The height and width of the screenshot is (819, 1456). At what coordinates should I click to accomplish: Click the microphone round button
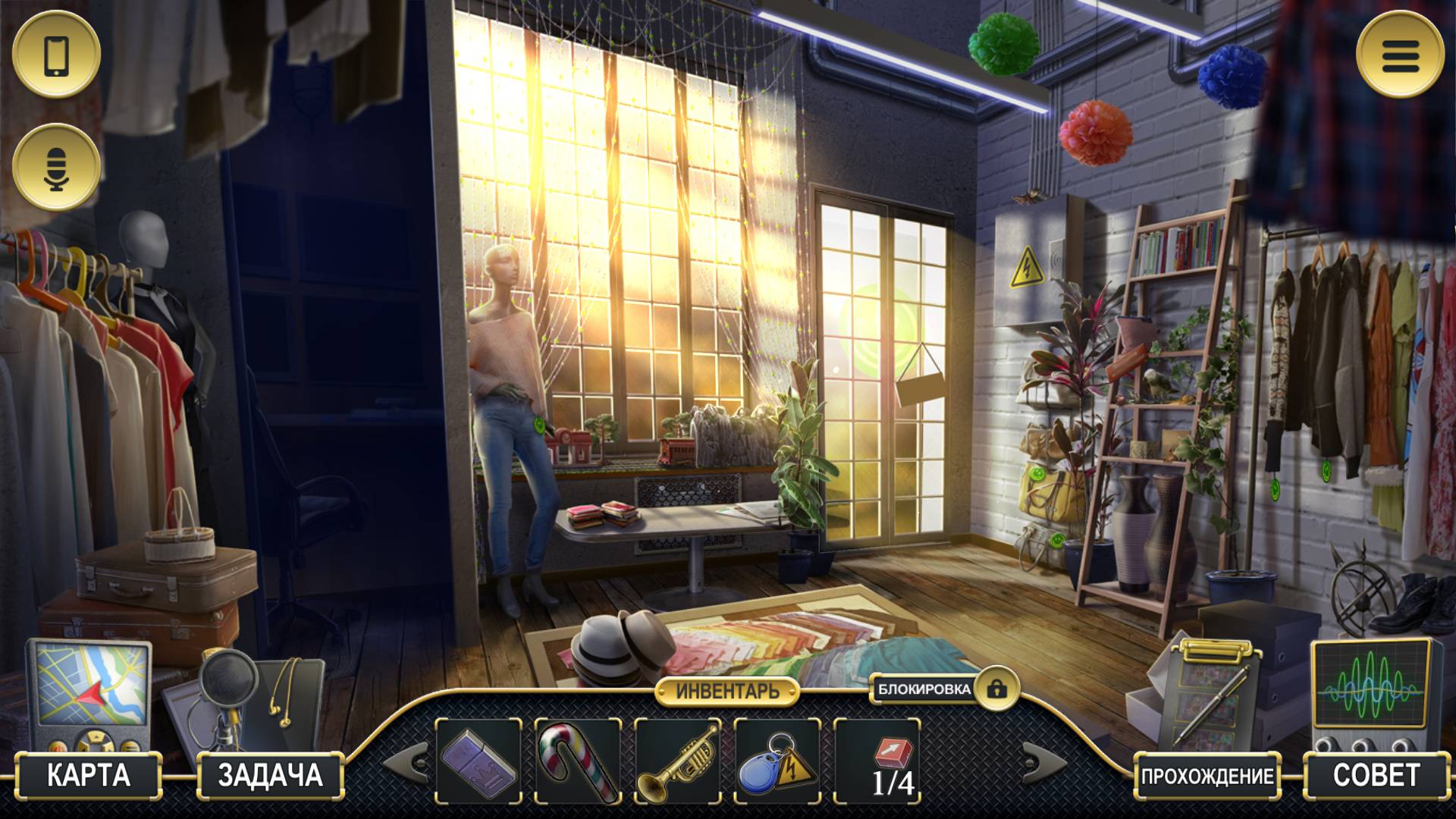pyautogui.click(x=57, y=167)
